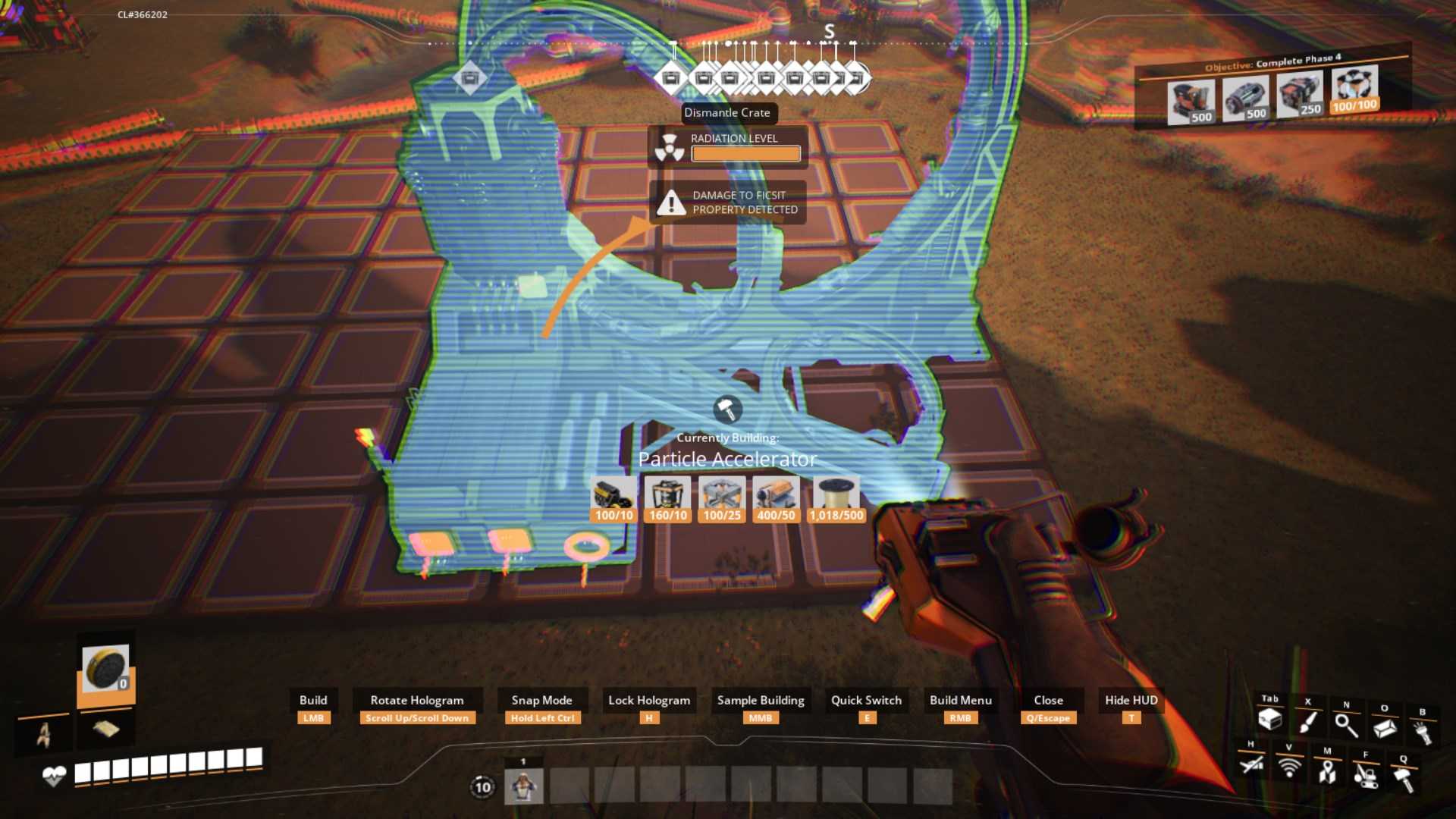The width and height of the screenshot is (1456, 819).
Task: Open quick search with the magnifying glass
Action: pos(1346,725)
